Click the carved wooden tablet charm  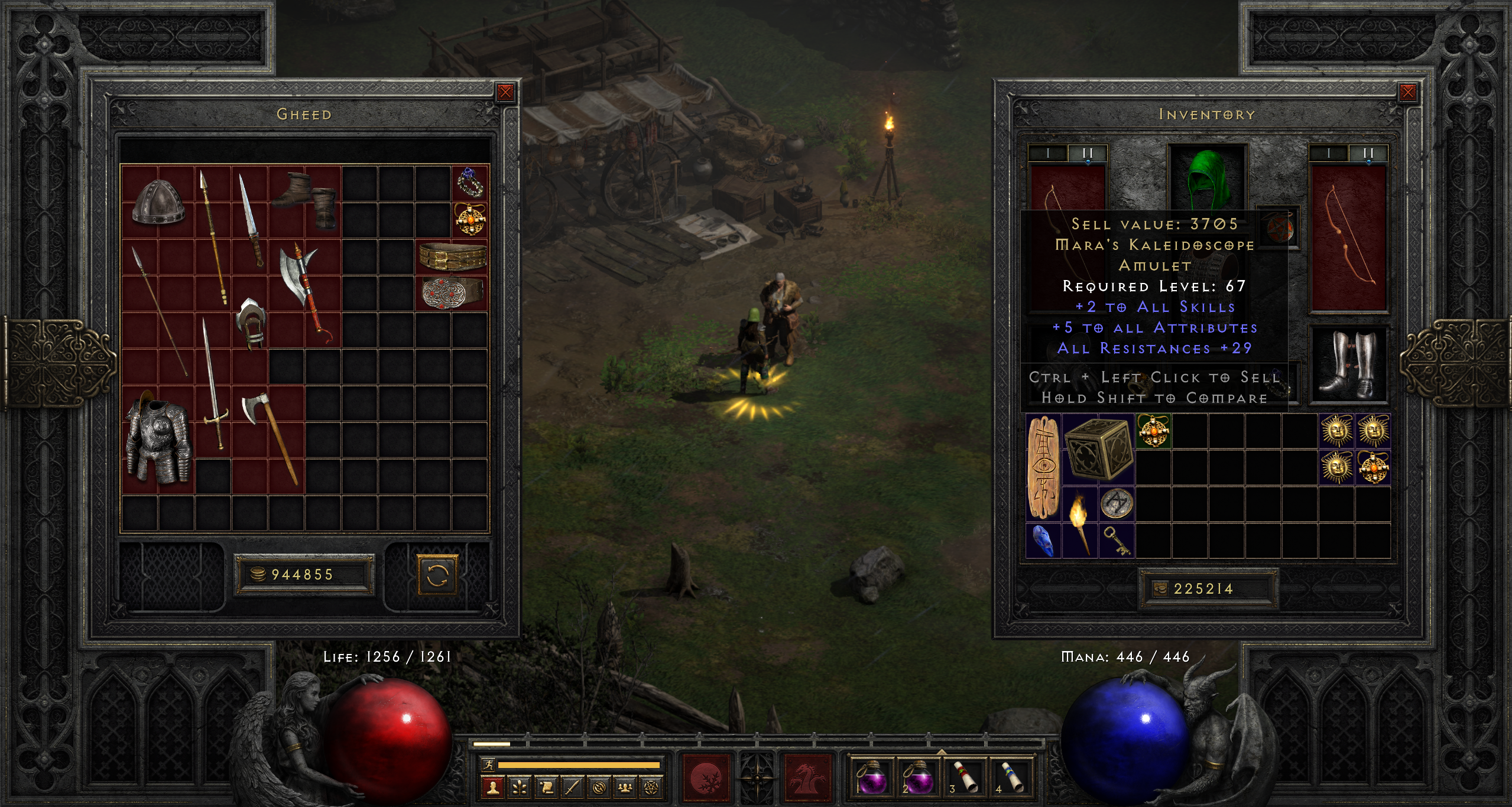pos(1043,467)
